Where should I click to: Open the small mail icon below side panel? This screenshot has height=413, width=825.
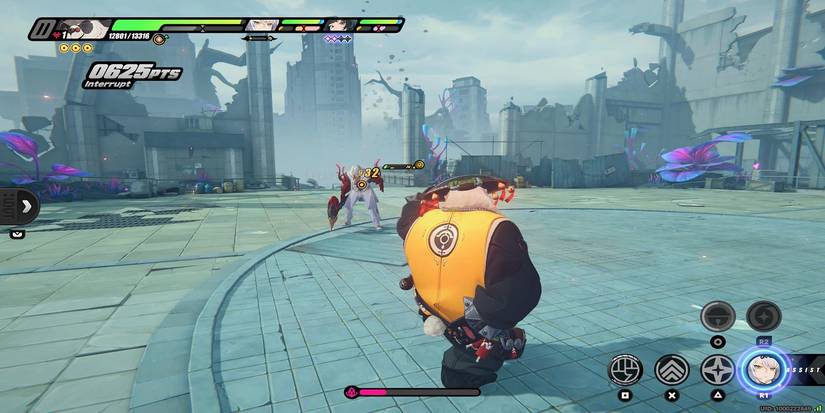pyautogui.click(x=17, y=234)
